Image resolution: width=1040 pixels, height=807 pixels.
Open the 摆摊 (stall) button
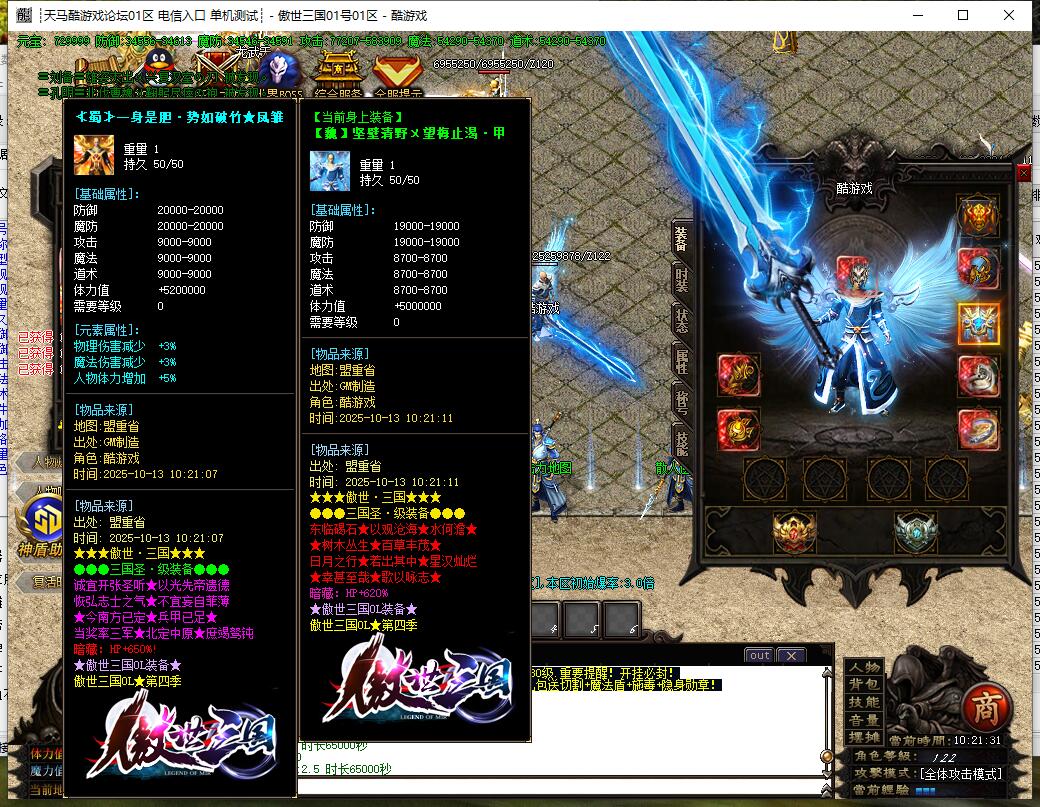tap(864, 738)
